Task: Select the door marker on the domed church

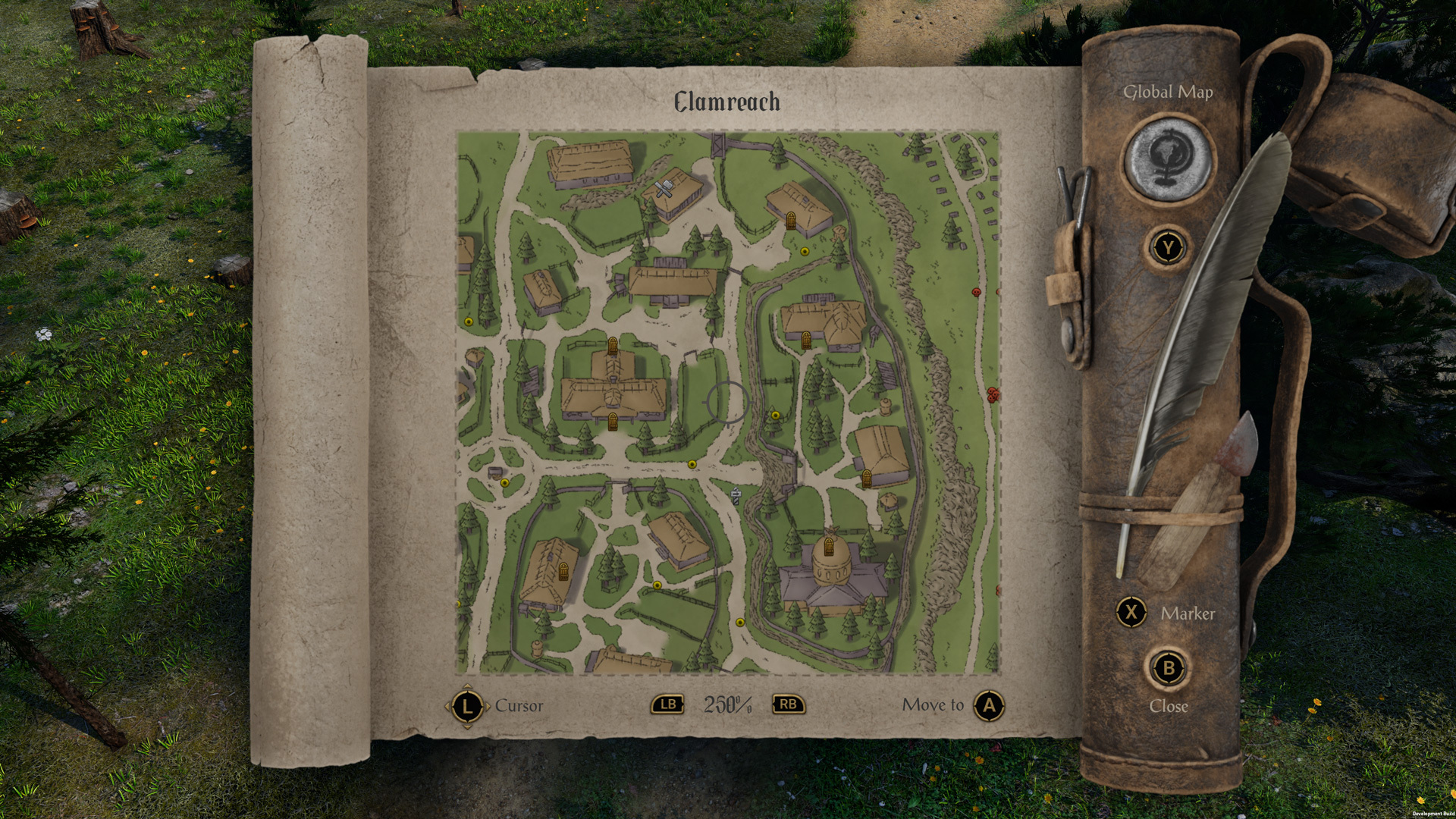Action: pyautogui.click(x=829, y=547)
